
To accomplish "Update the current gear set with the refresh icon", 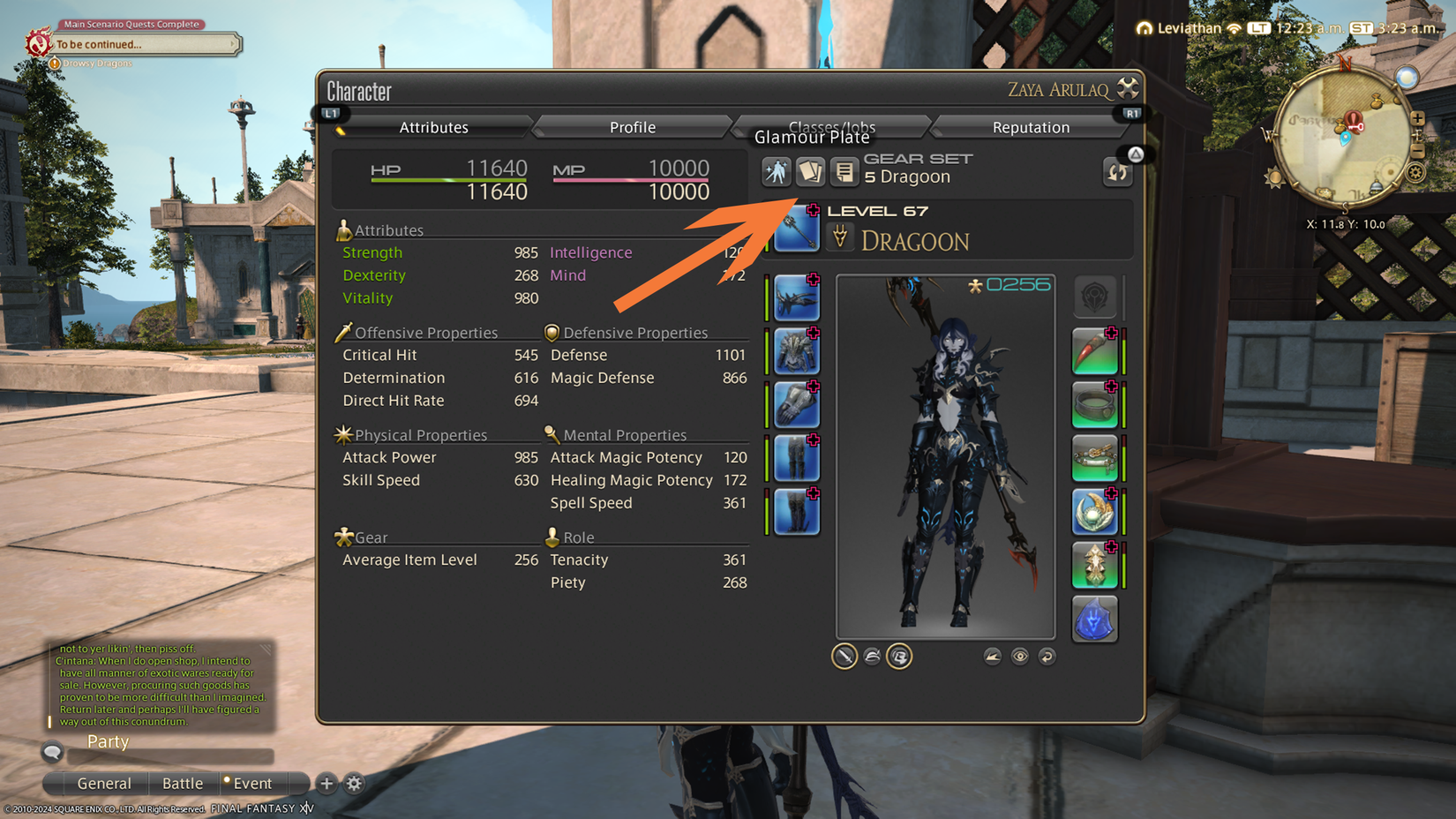I will (x=1117, y=173).
